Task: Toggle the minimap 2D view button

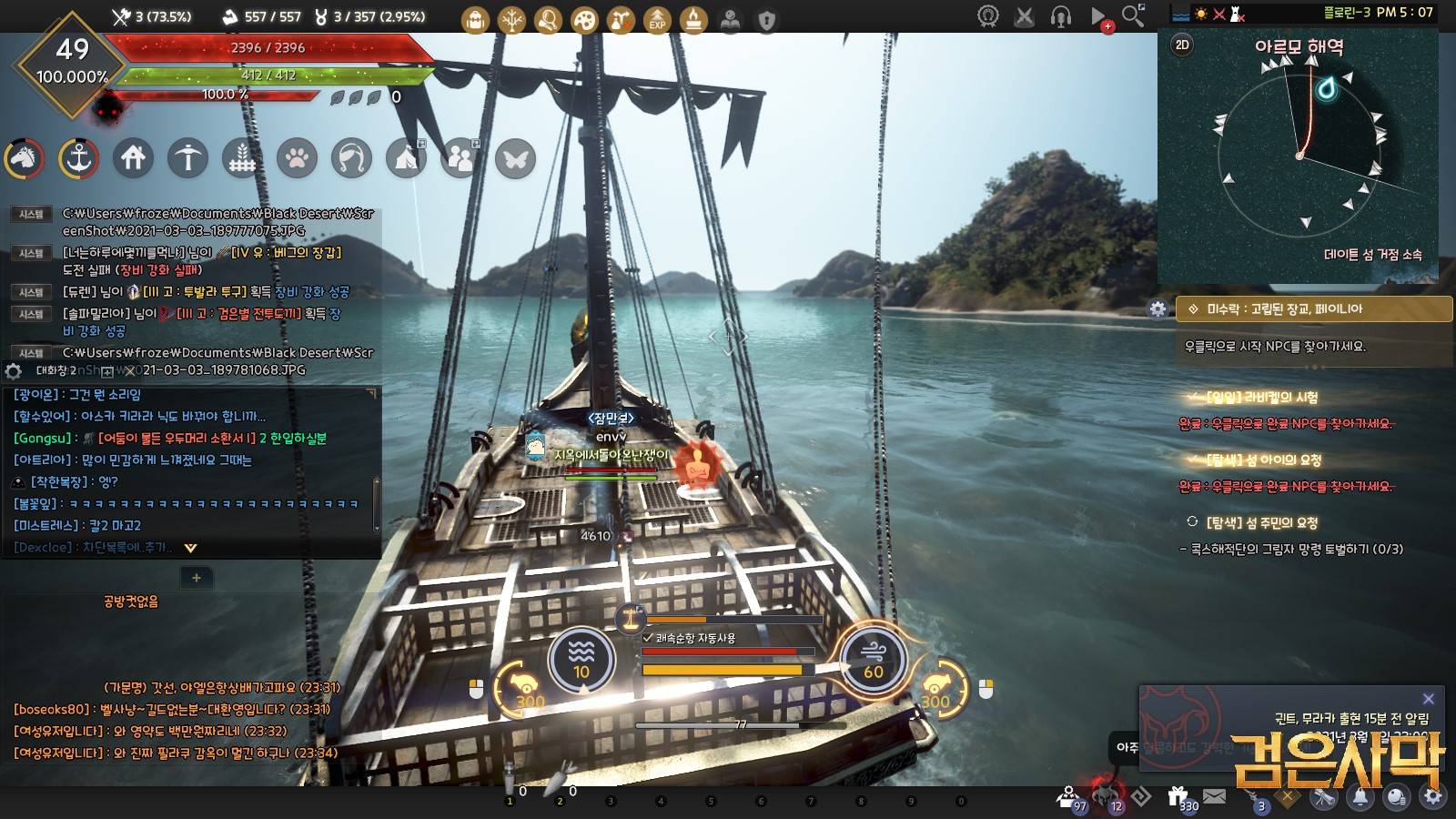Action: [1182, 45]
